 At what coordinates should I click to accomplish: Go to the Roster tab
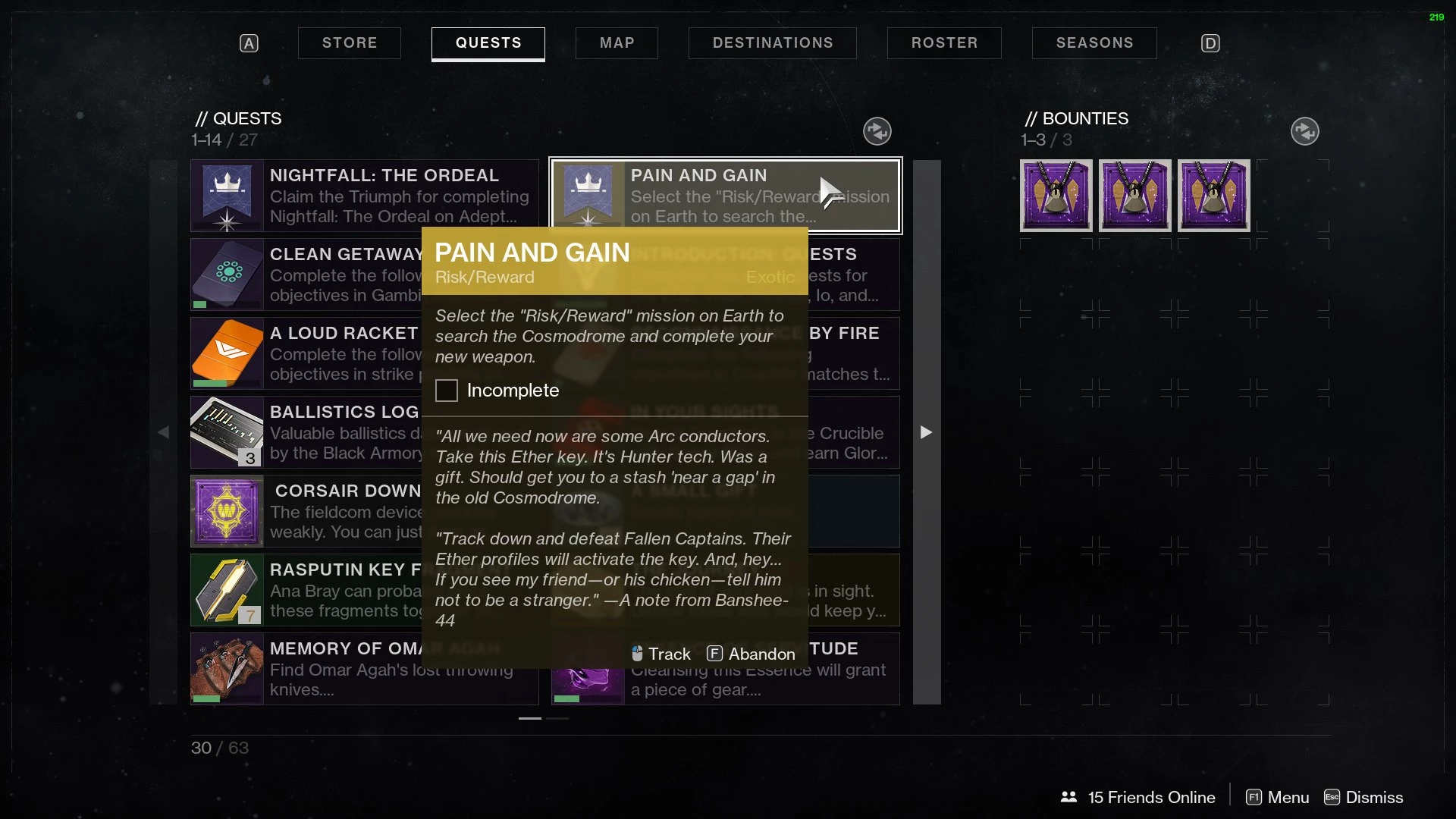pyautogui.click(x=944, y=43)
